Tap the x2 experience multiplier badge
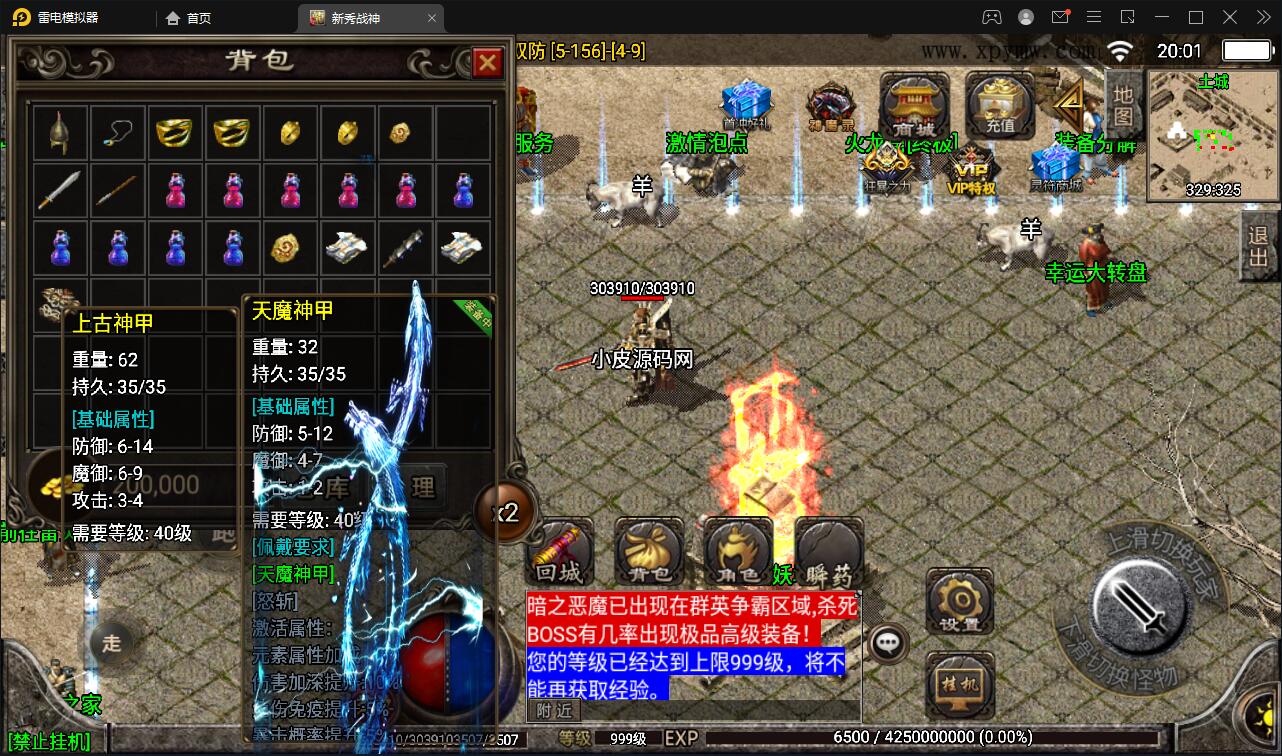Image resolution: width=1282 pixels, height=756 pixels. 506,512
